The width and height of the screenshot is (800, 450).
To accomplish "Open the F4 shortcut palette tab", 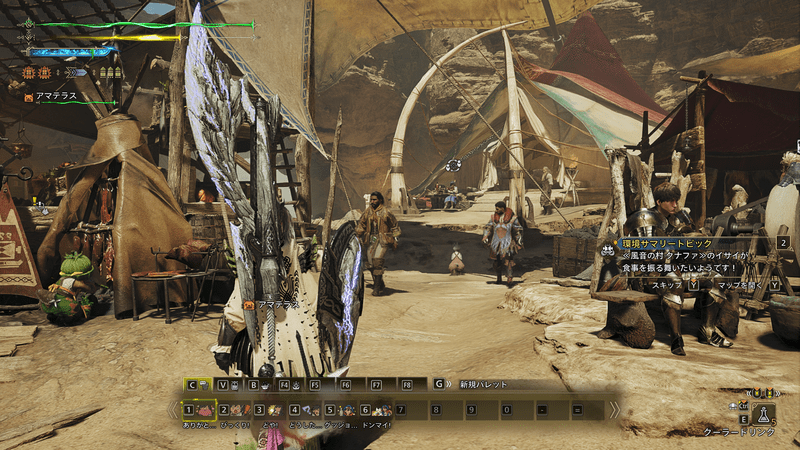I will [x=288, y=384].
